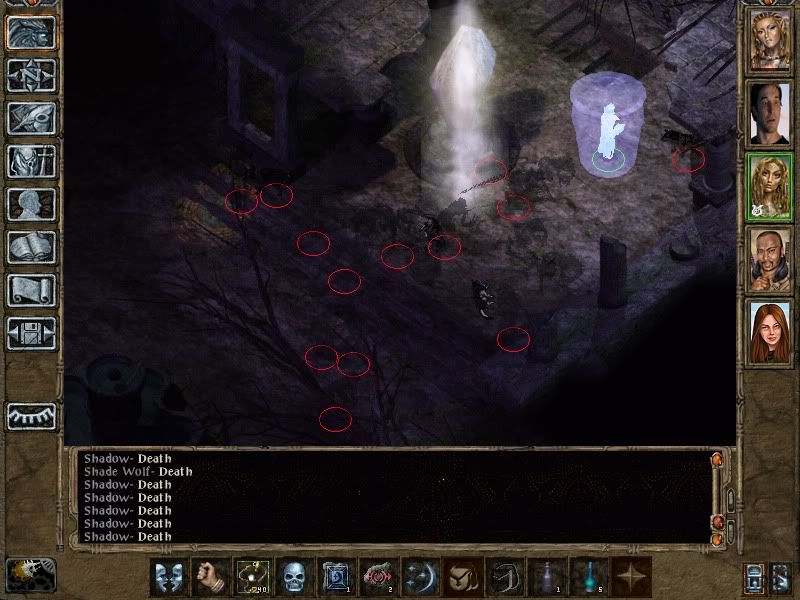Select the dark-haired man's portrait
This screenshot has width=800, height=600.
coord(770,114)
